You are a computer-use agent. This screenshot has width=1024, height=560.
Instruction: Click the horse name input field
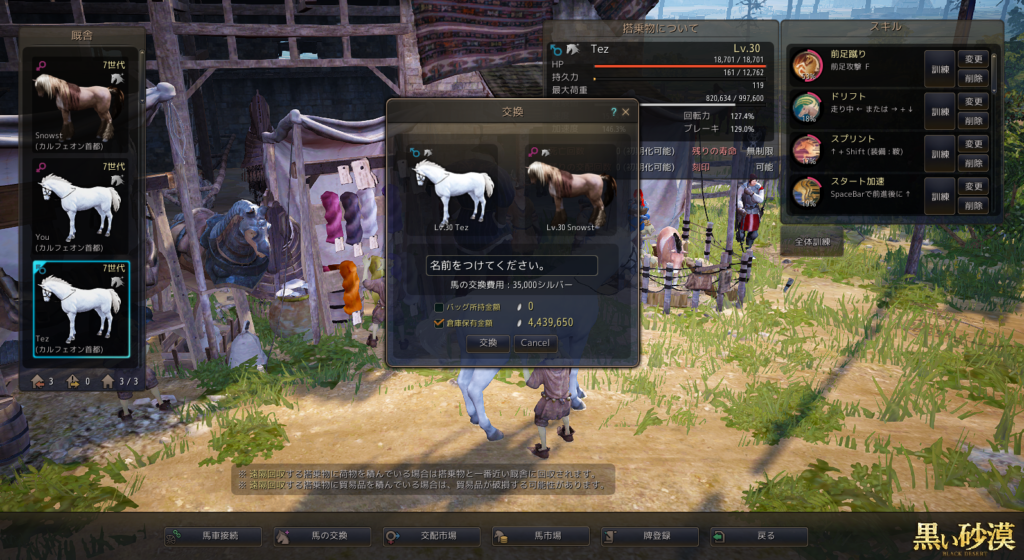pyautogui.click(x=511, y=266)
